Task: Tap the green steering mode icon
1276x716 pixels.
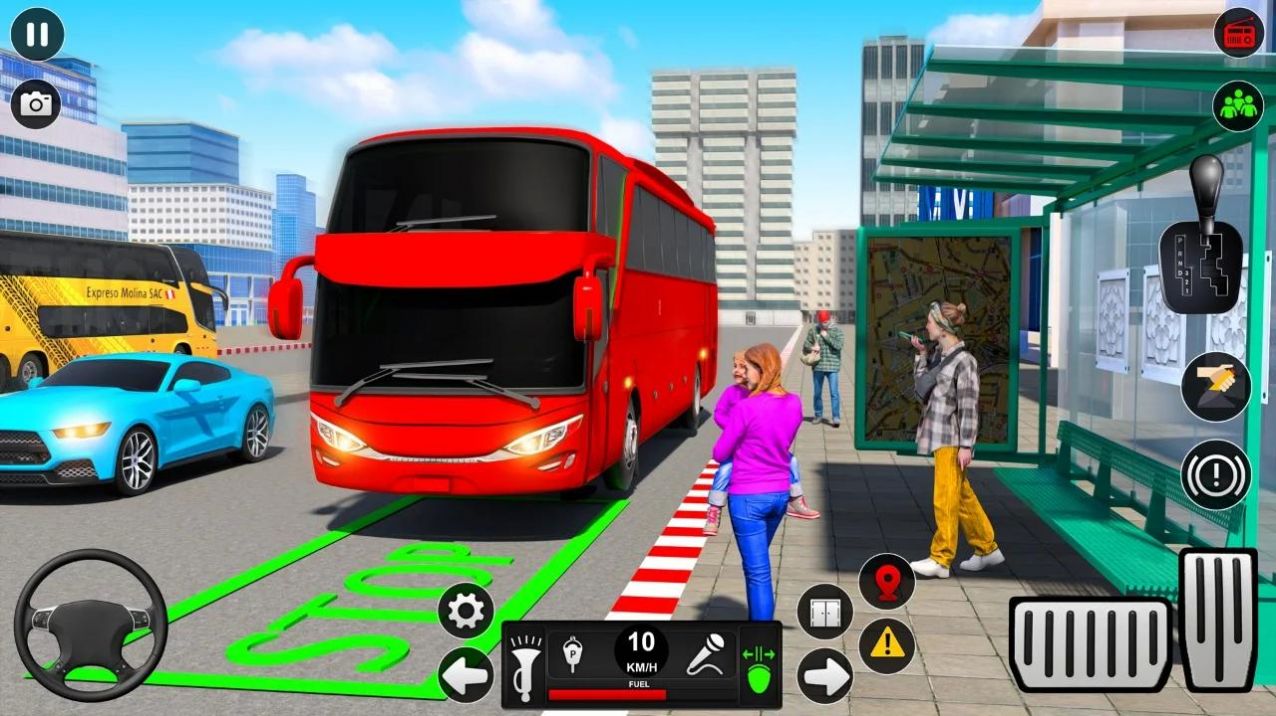Action: point(757,665)
